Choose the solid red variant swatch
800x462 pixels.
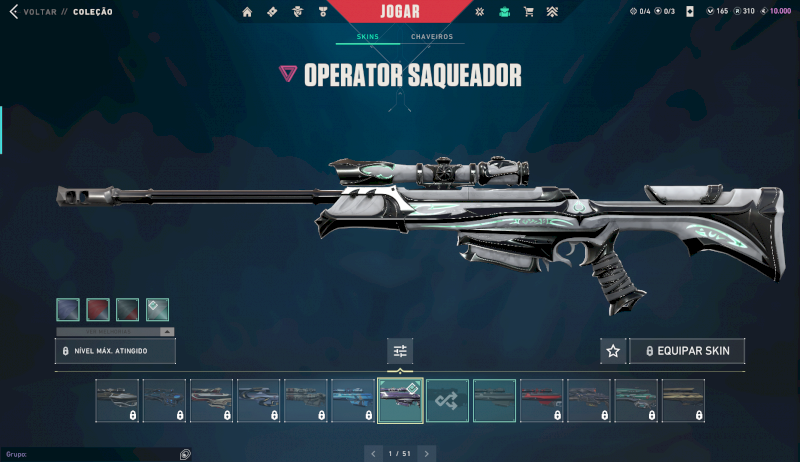click(x=98, y=309)
